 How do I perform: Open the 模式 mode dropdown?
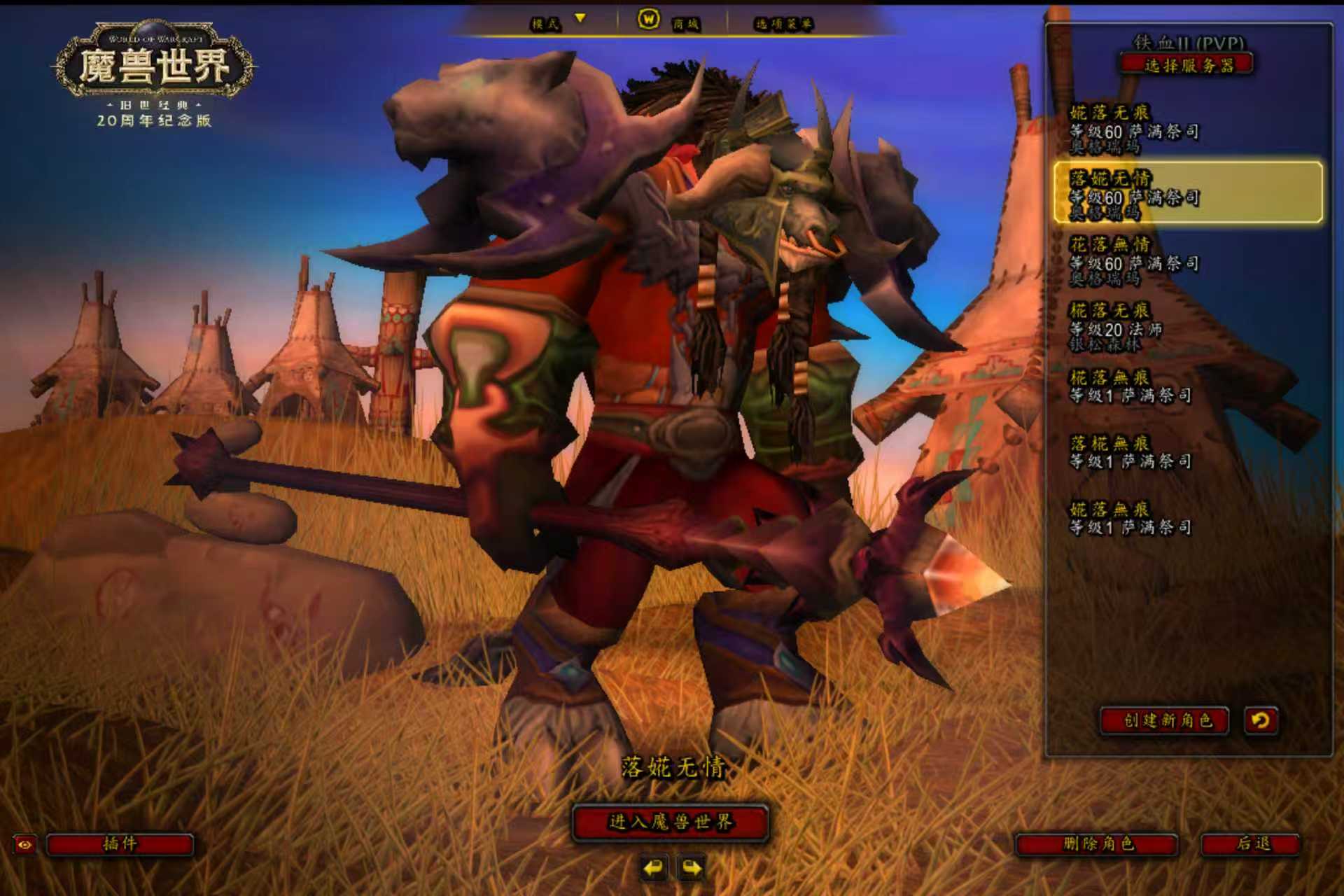[x=558, y=23]
